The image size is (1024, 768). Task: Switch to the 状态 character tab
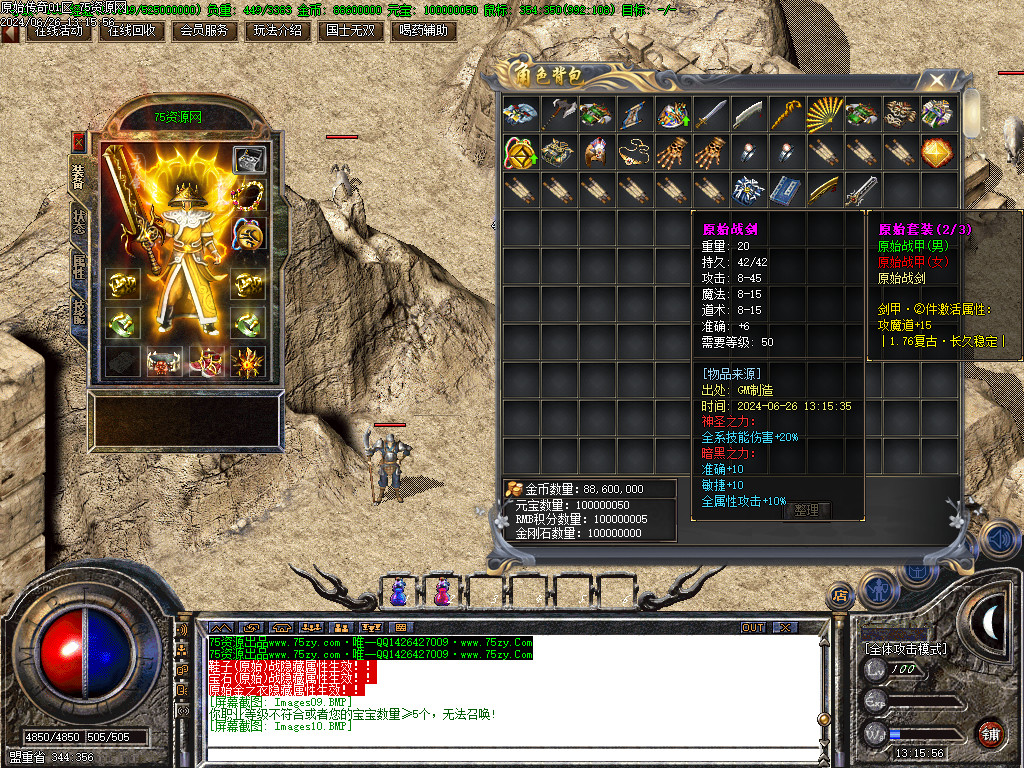(78, 222)
